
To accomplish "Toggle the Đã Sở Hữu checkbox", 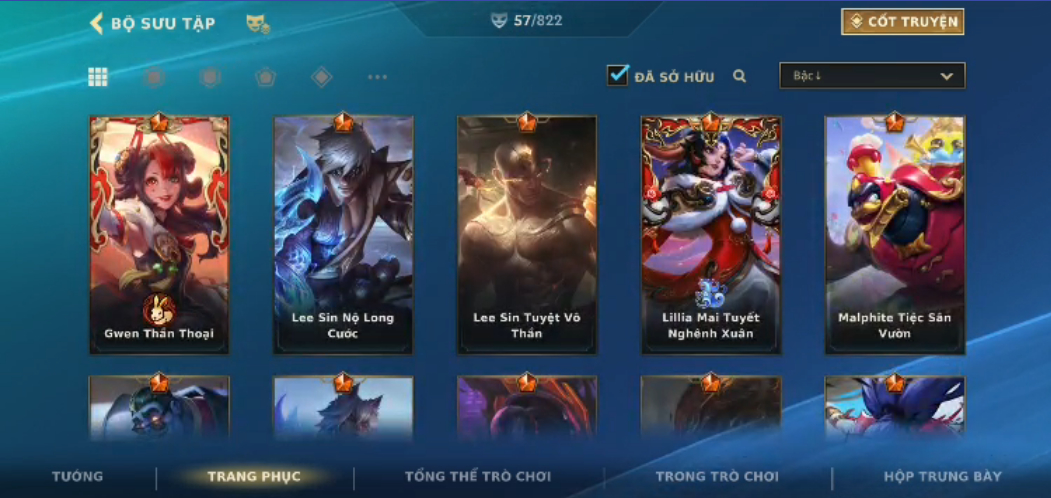I will [x=618, y=75].
